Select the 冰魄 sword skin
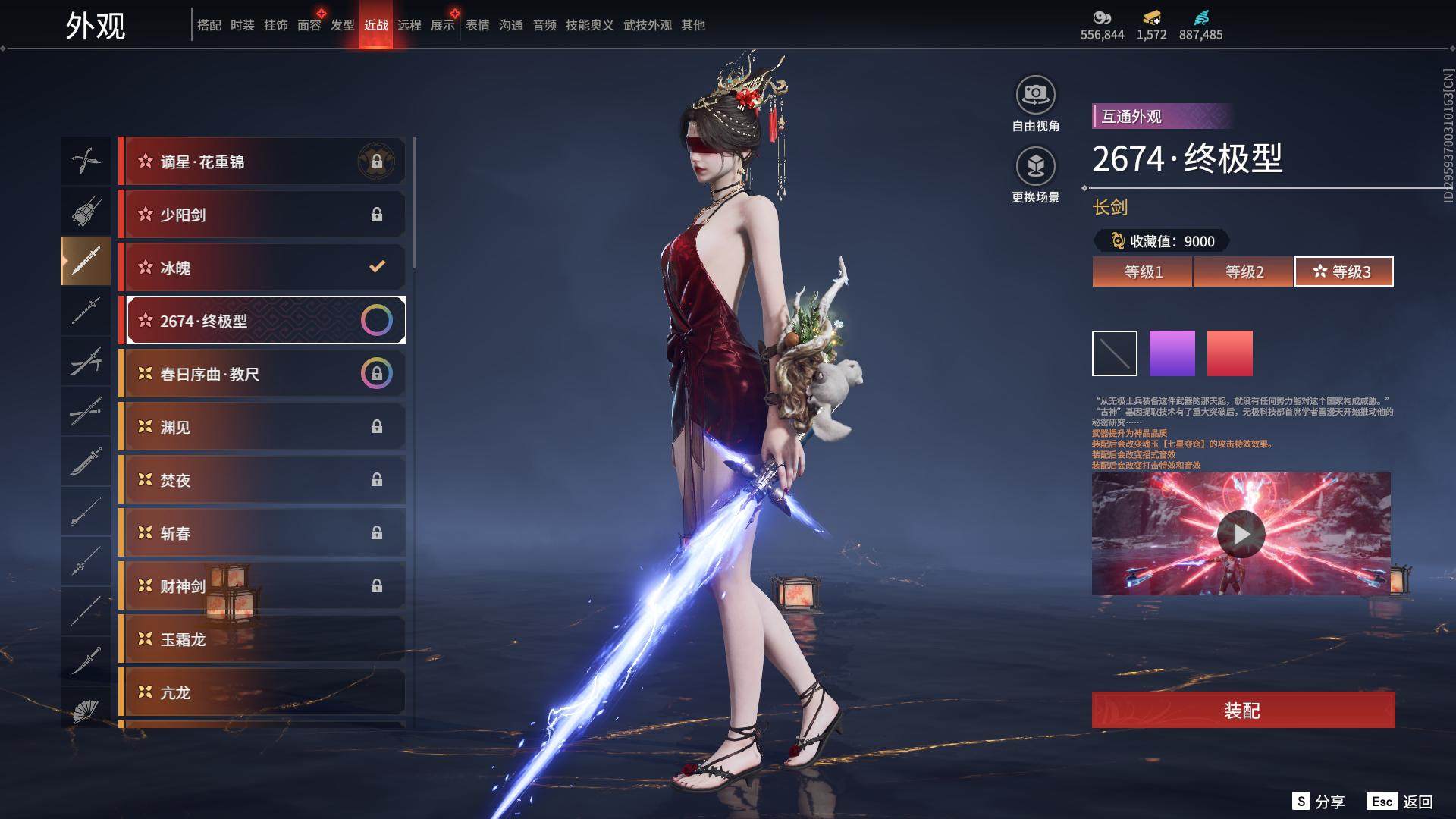Viewport: 1456px width, 819px height. 262,268
